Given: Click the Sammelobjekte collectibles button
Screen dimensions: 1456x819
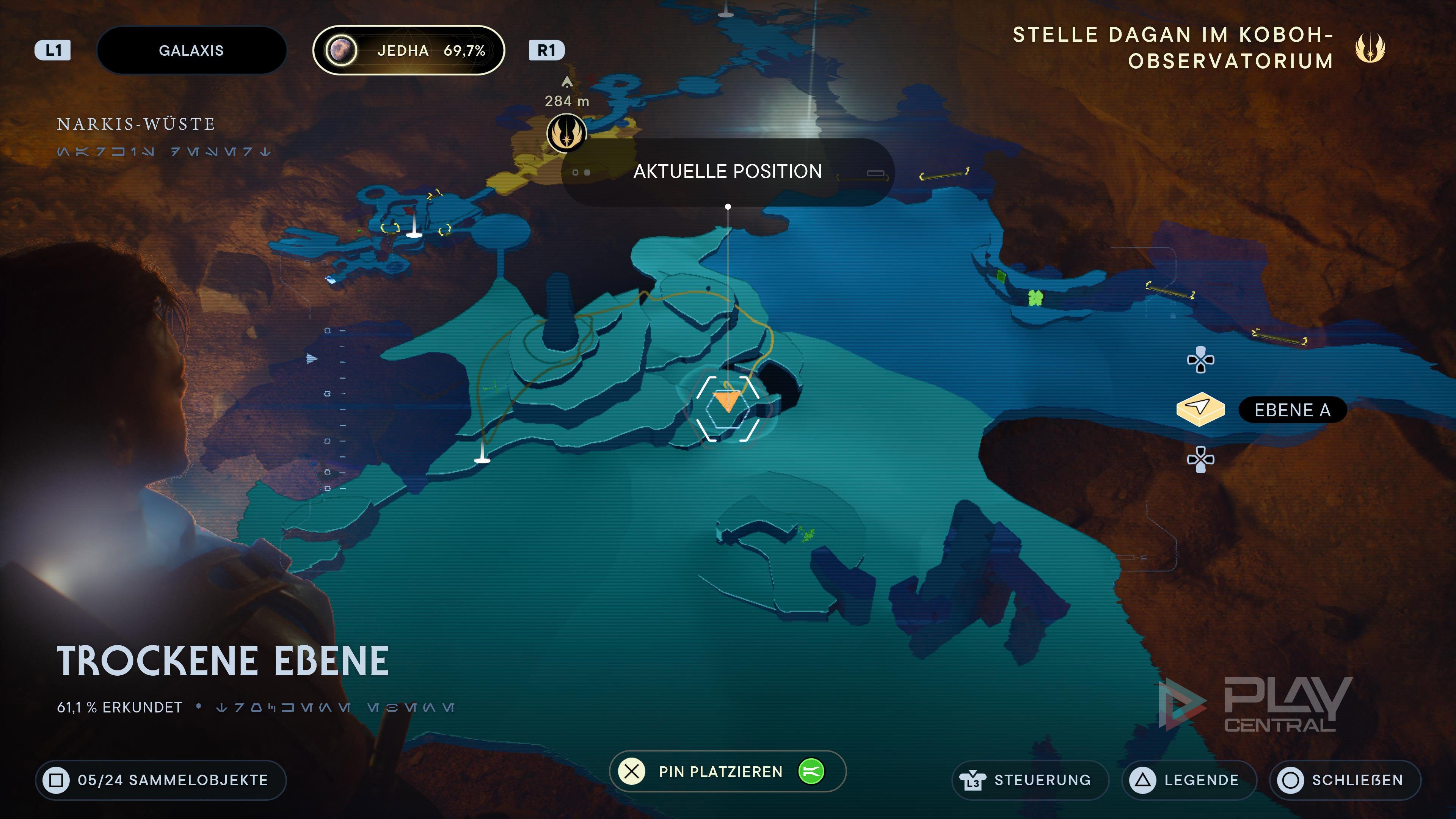Looking at the screenshot, I should coord(161,780).
